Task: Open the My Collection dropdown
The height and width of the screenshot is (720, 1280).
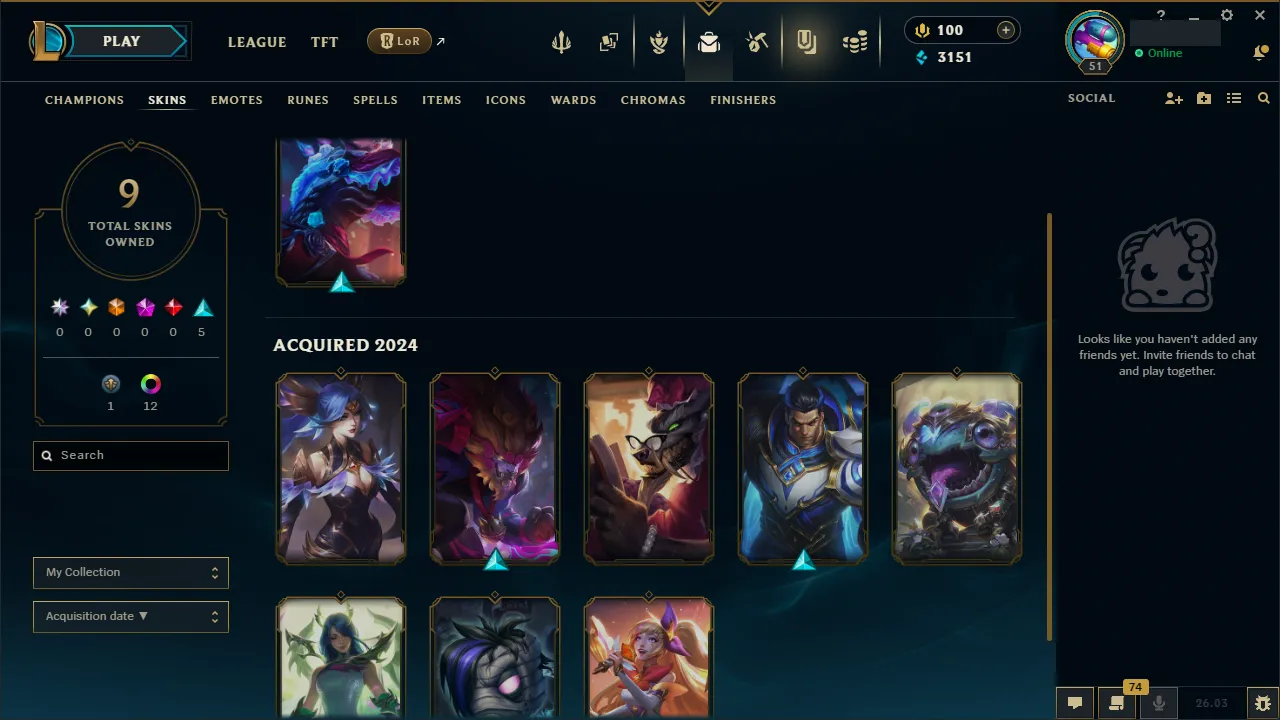Action: tap(130, 572)
